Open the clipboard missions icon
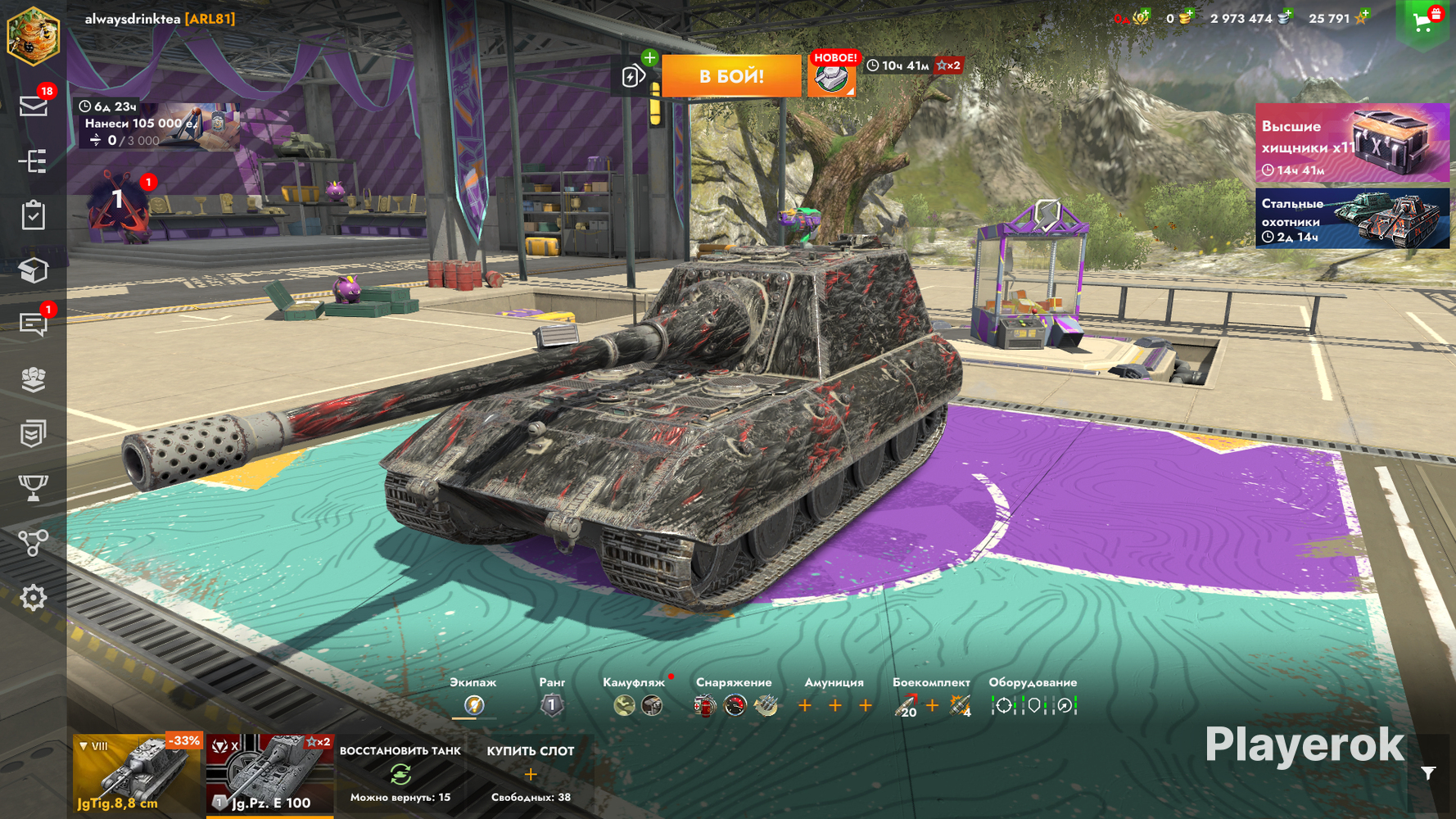Image resolution: width=1456 pixels, height=819 pixels. [34, 215]
